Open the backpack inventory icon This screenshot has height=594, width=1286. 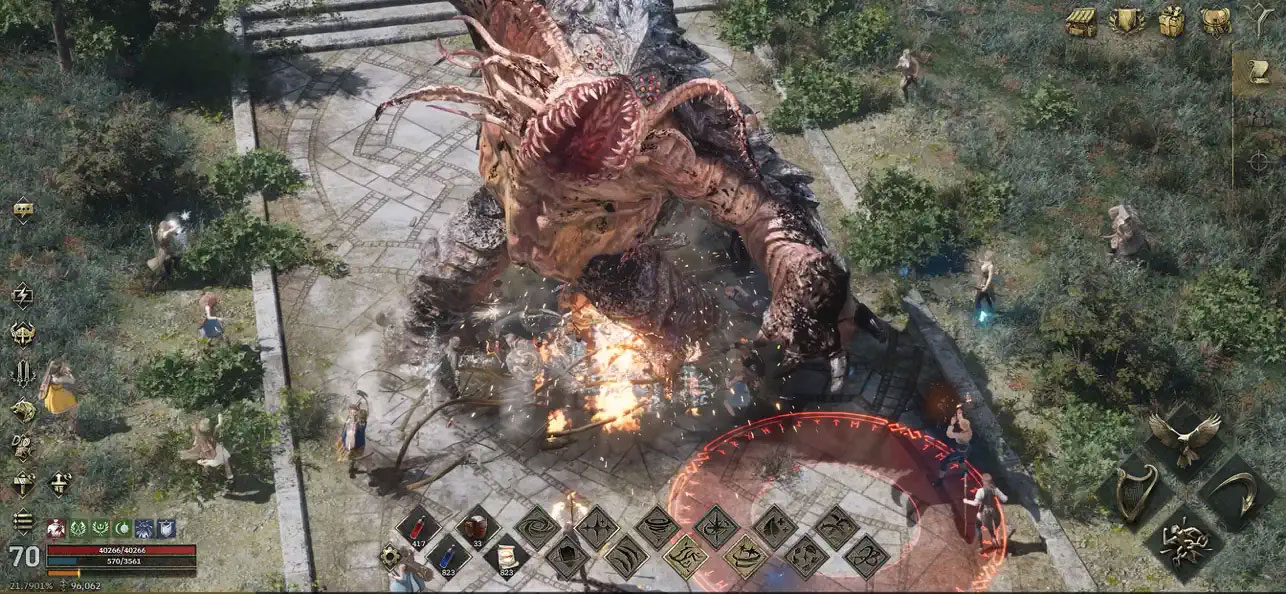click(1216, 21)
